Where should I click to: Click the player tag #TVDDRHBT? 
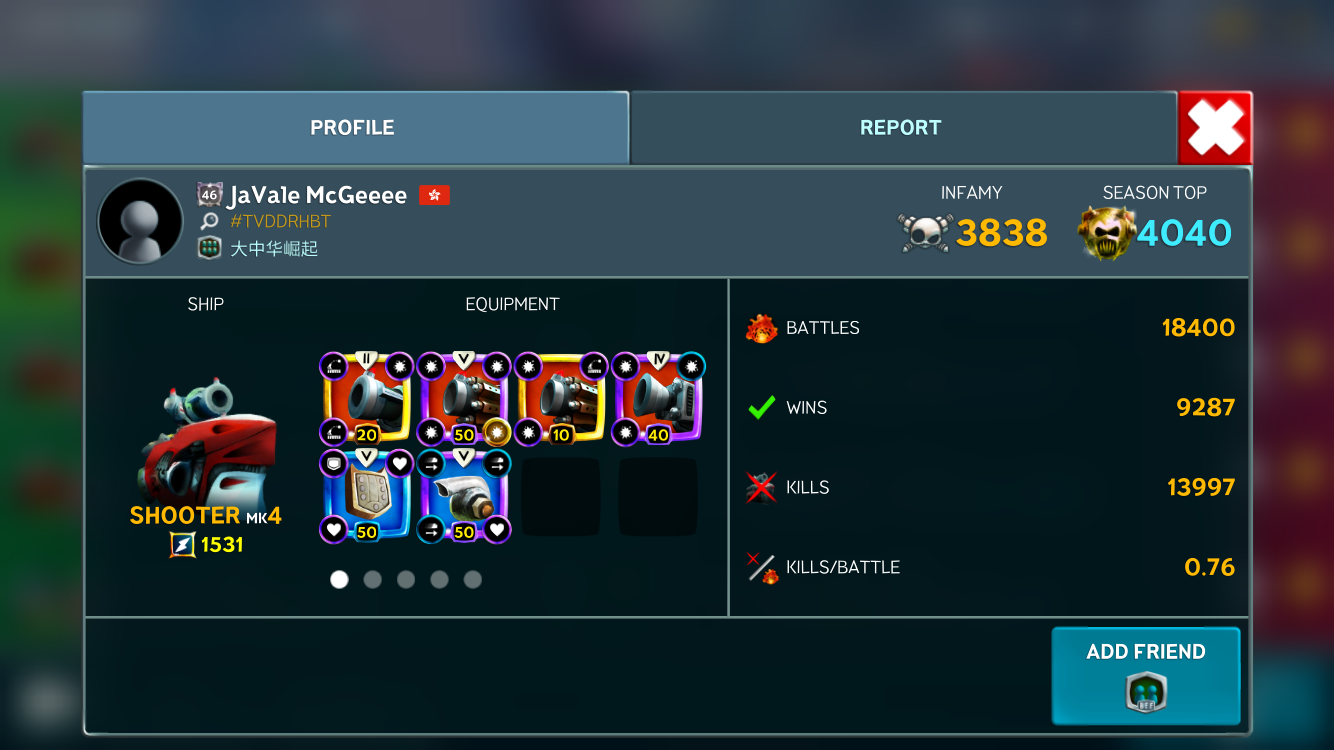point(280,222)
